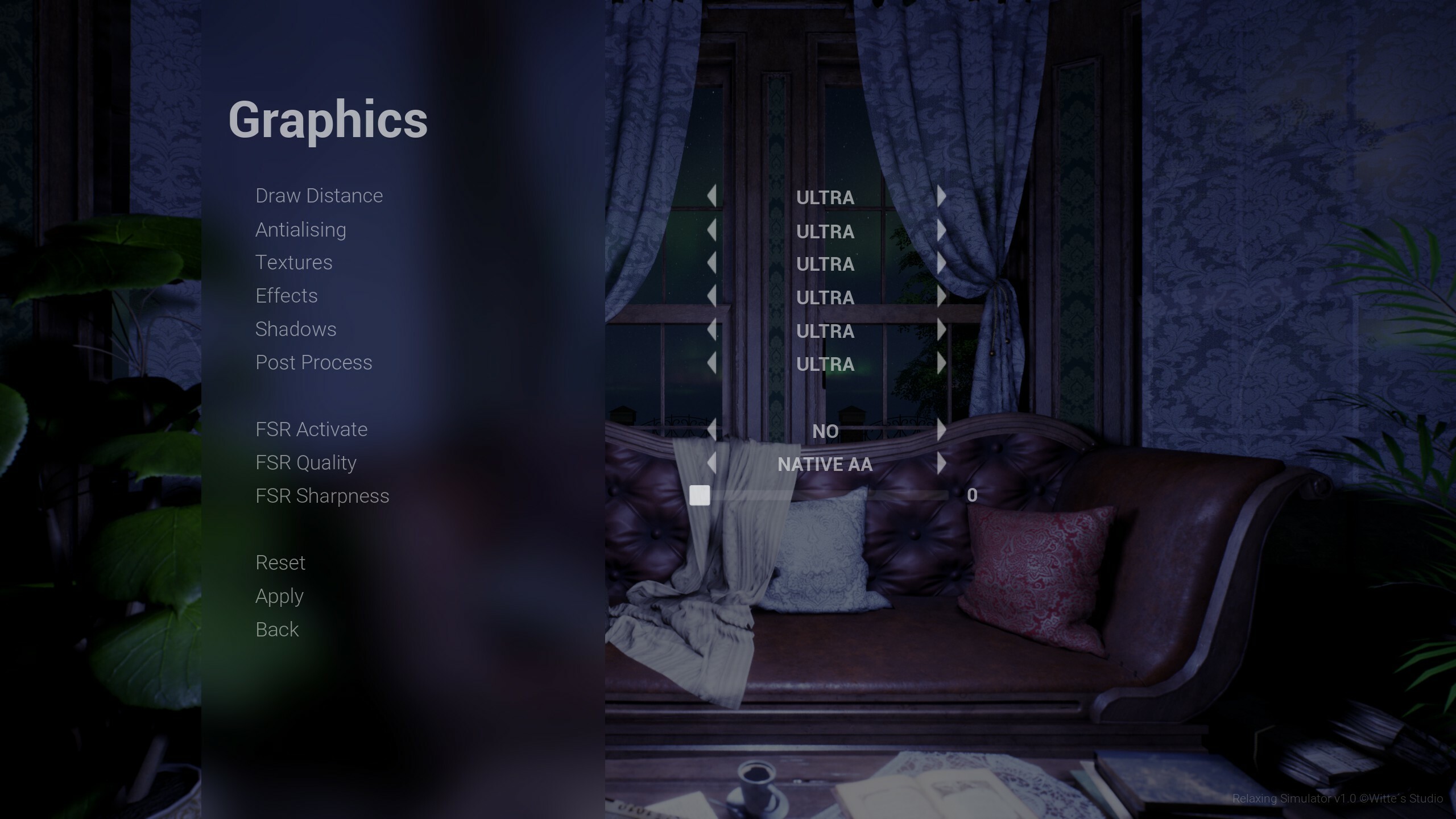Decrease Draw Distance using its left arrow

coord(712,197)
